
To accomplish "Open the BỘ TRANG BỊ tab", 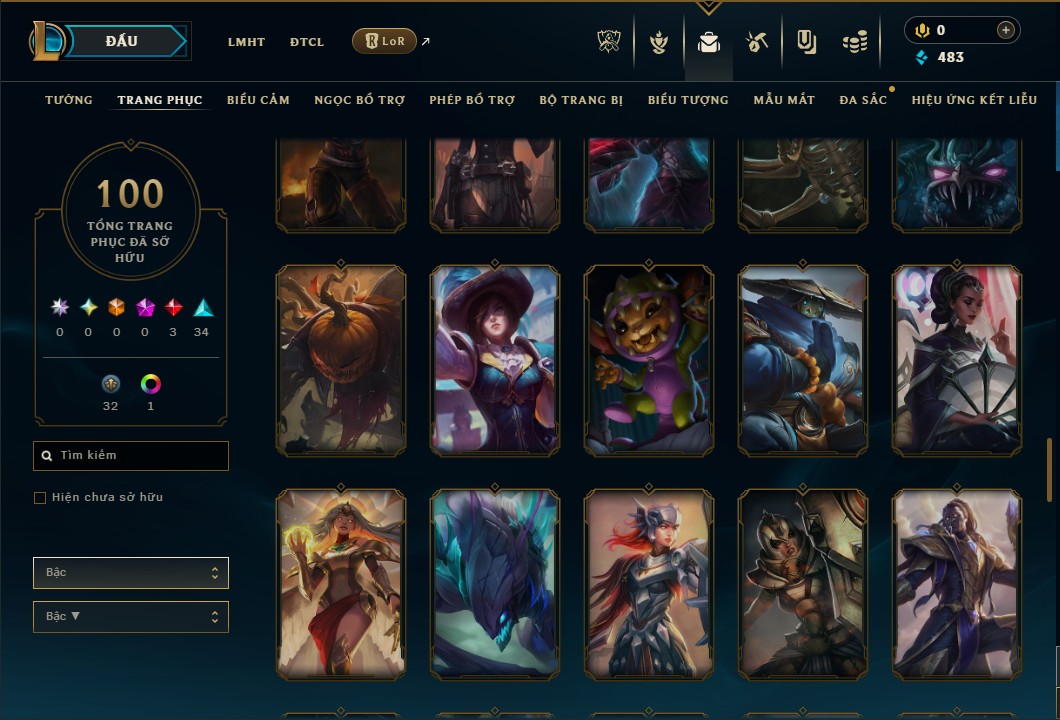I will (581, 100).
